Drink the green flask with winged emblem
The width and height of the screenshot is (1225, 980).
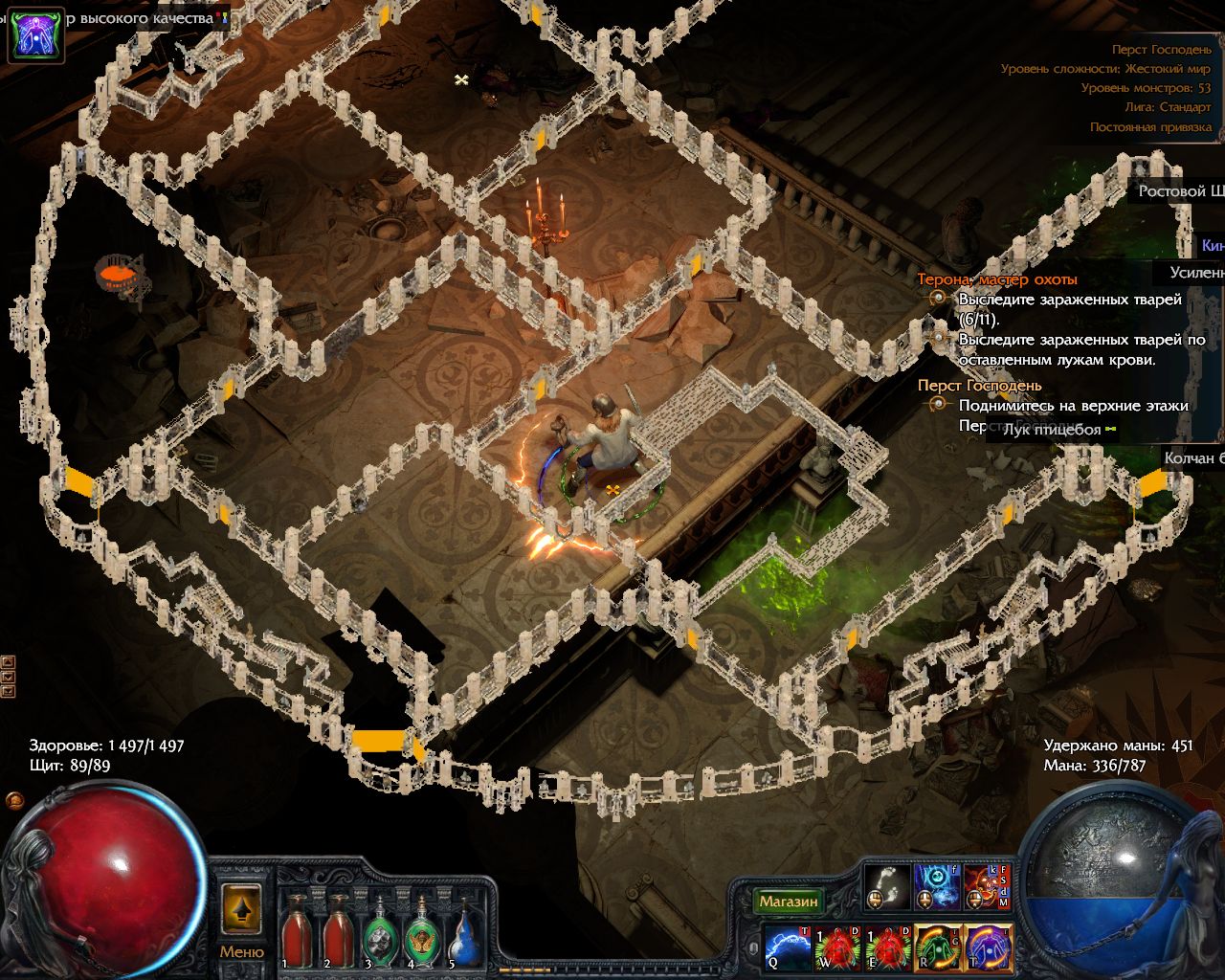click(x=422, y=933)
